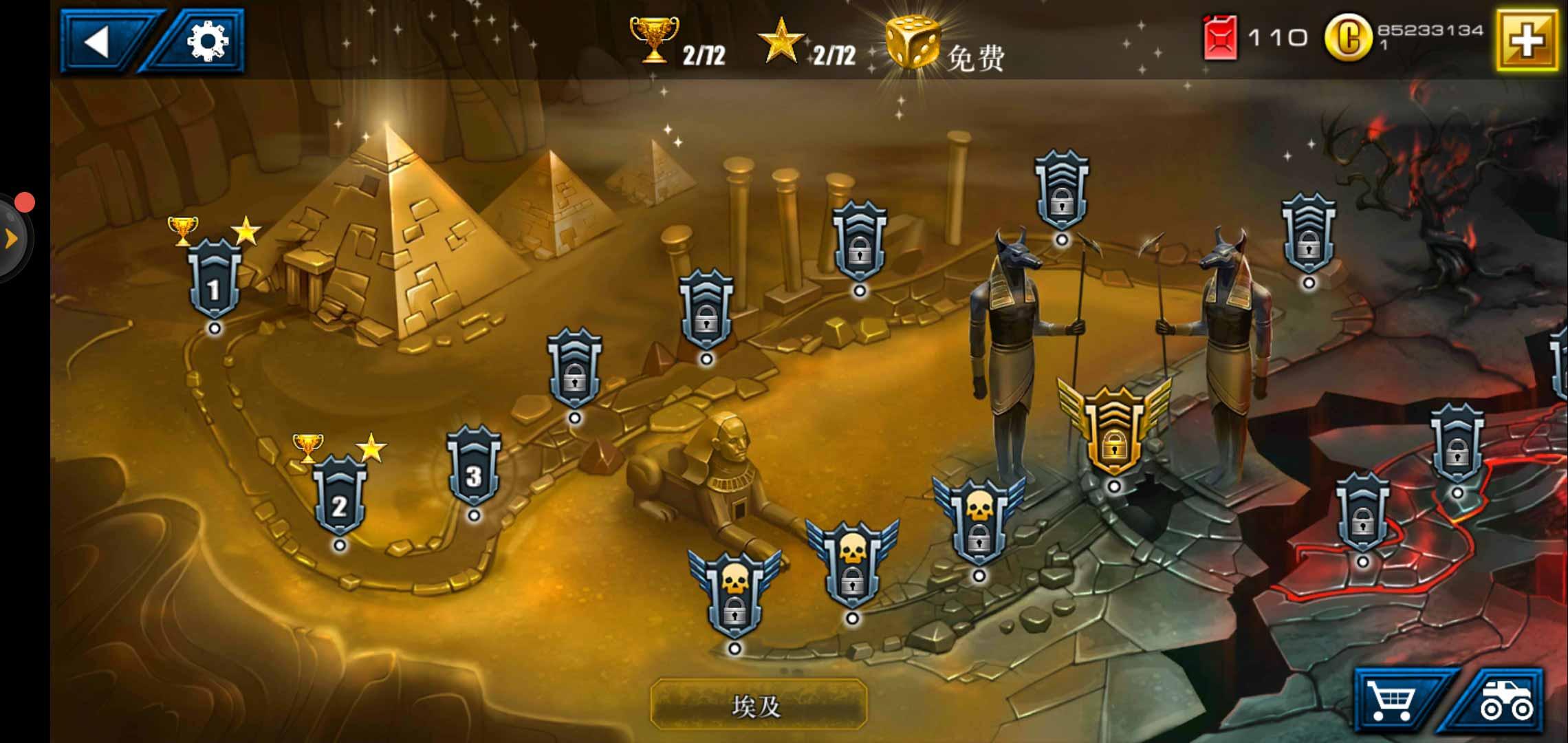Tap the gold coin currency icon
The width and height of the screenshot is (1568, 743).
pyautogui.click(x=1347, y=38)
